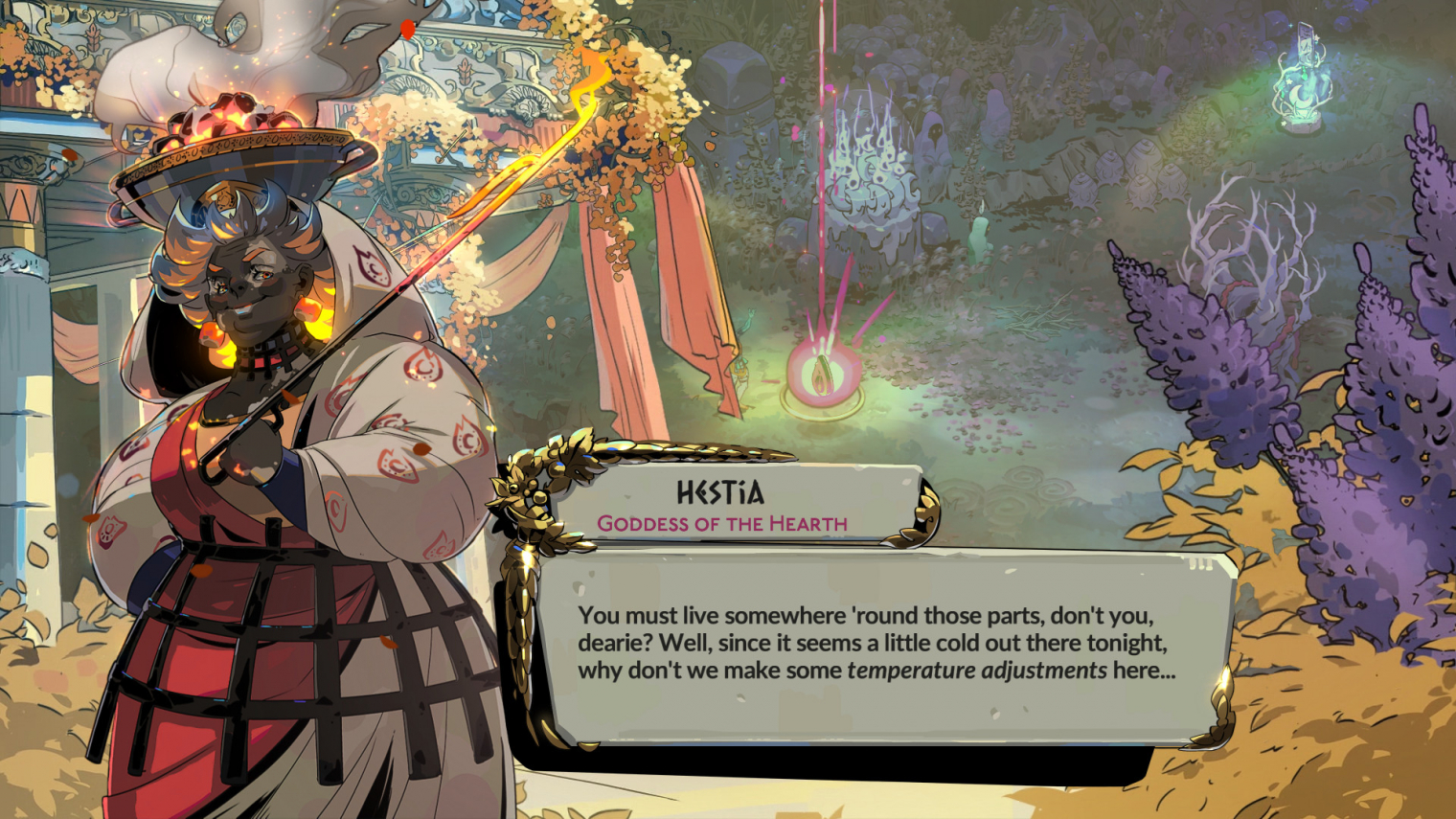This screenshot has height=819, width=1456.
Task: Advance Hestia's dialogue by clicking the text box
Action: [876, 644]
